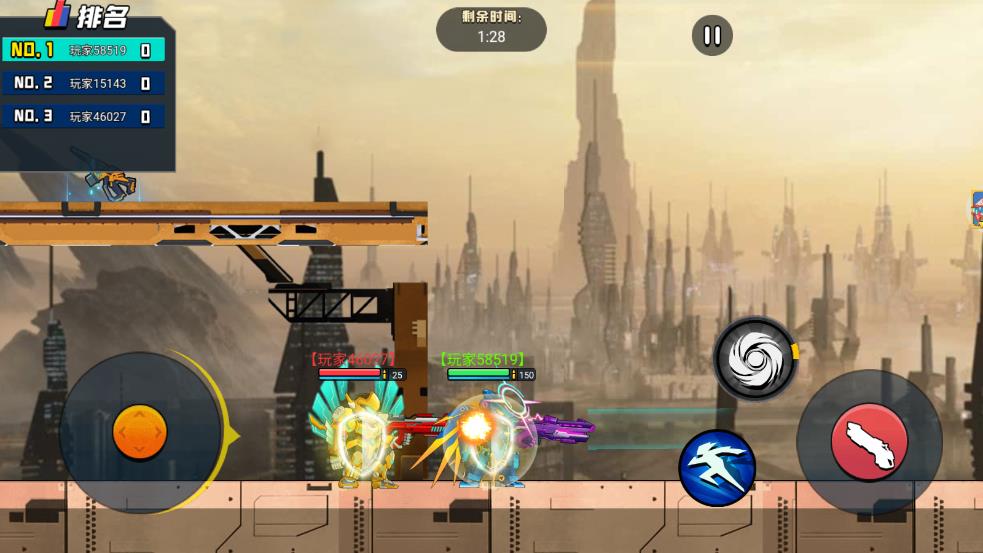Activate the blue dash skill

(x=717, y=467)
